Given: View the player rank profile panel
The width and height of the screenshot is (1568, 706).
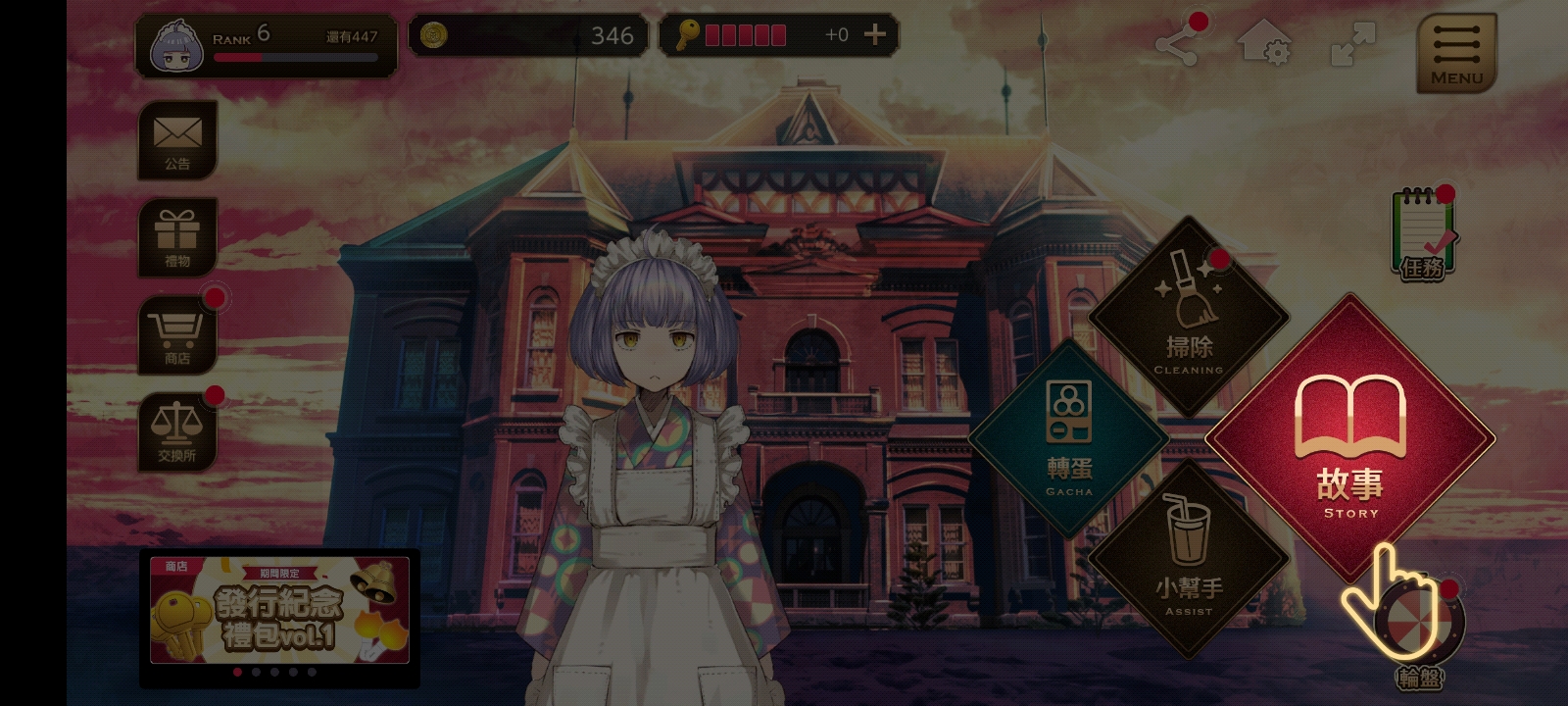Looking at the screenshot, I should pos(266,45).
